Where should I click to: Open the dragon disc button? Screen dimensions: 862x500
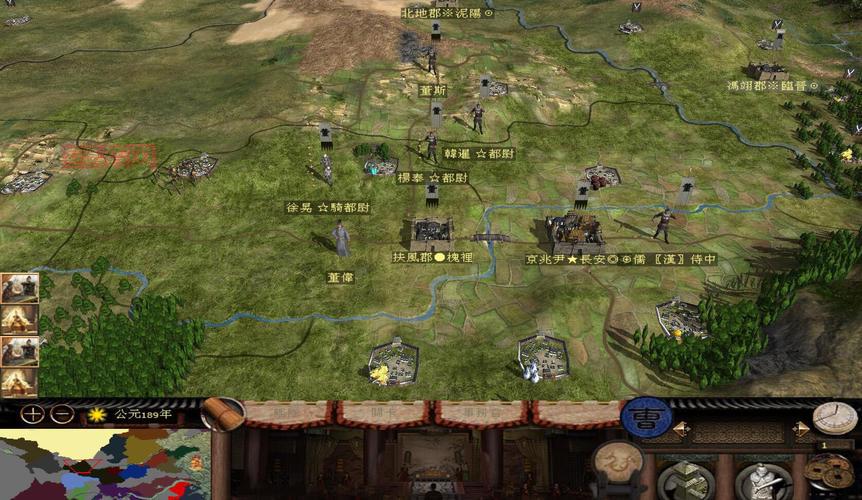click(x=619, y=462)
